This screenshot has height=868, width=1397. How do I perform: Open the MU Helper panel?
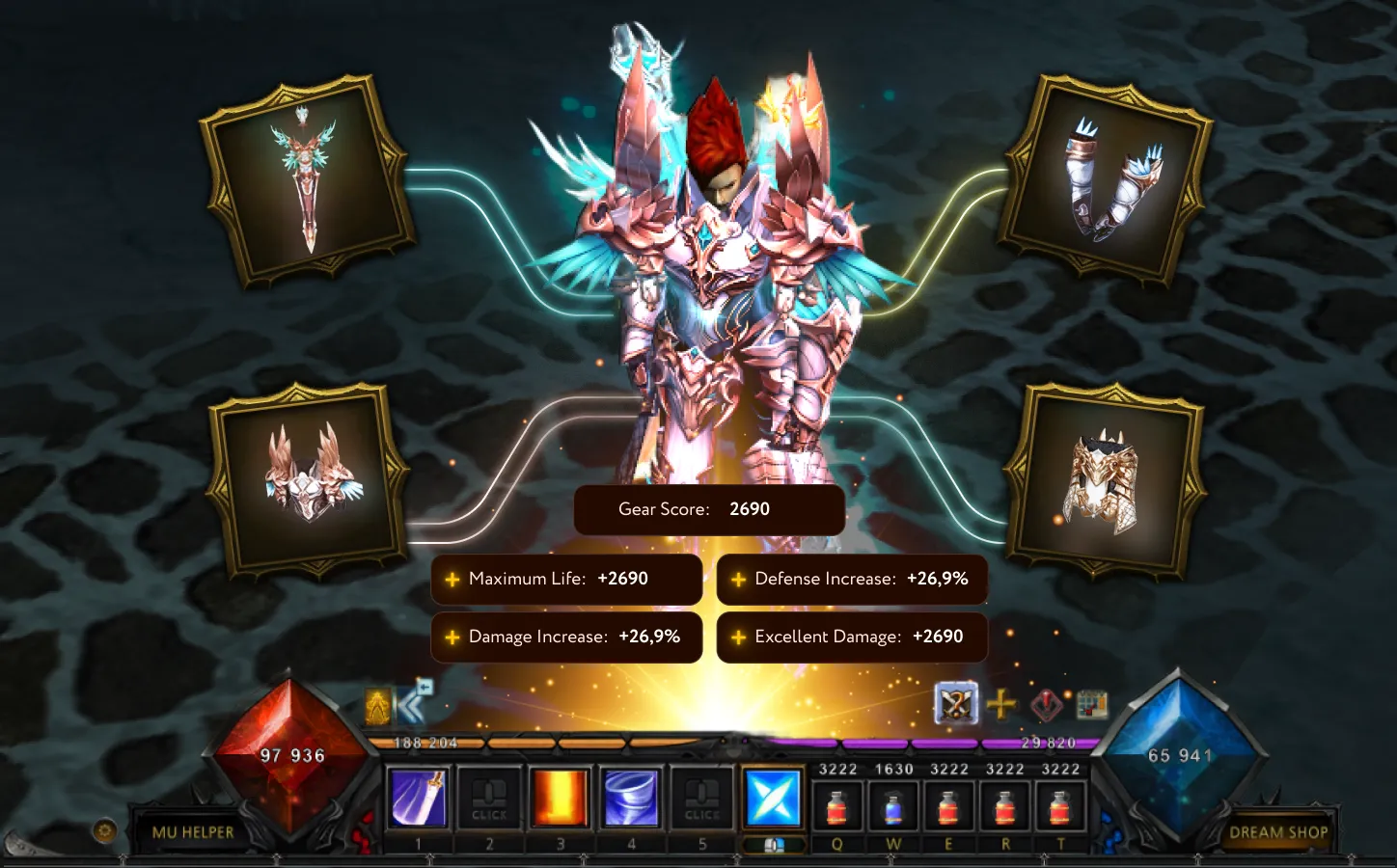coord(193,831)
